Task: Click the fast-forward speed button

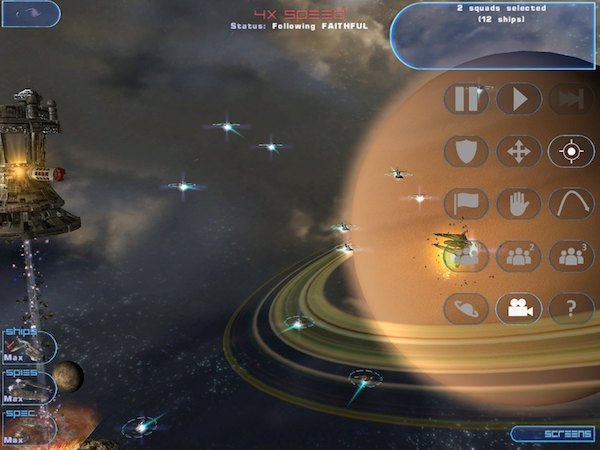Action: (x=571, y=99)
